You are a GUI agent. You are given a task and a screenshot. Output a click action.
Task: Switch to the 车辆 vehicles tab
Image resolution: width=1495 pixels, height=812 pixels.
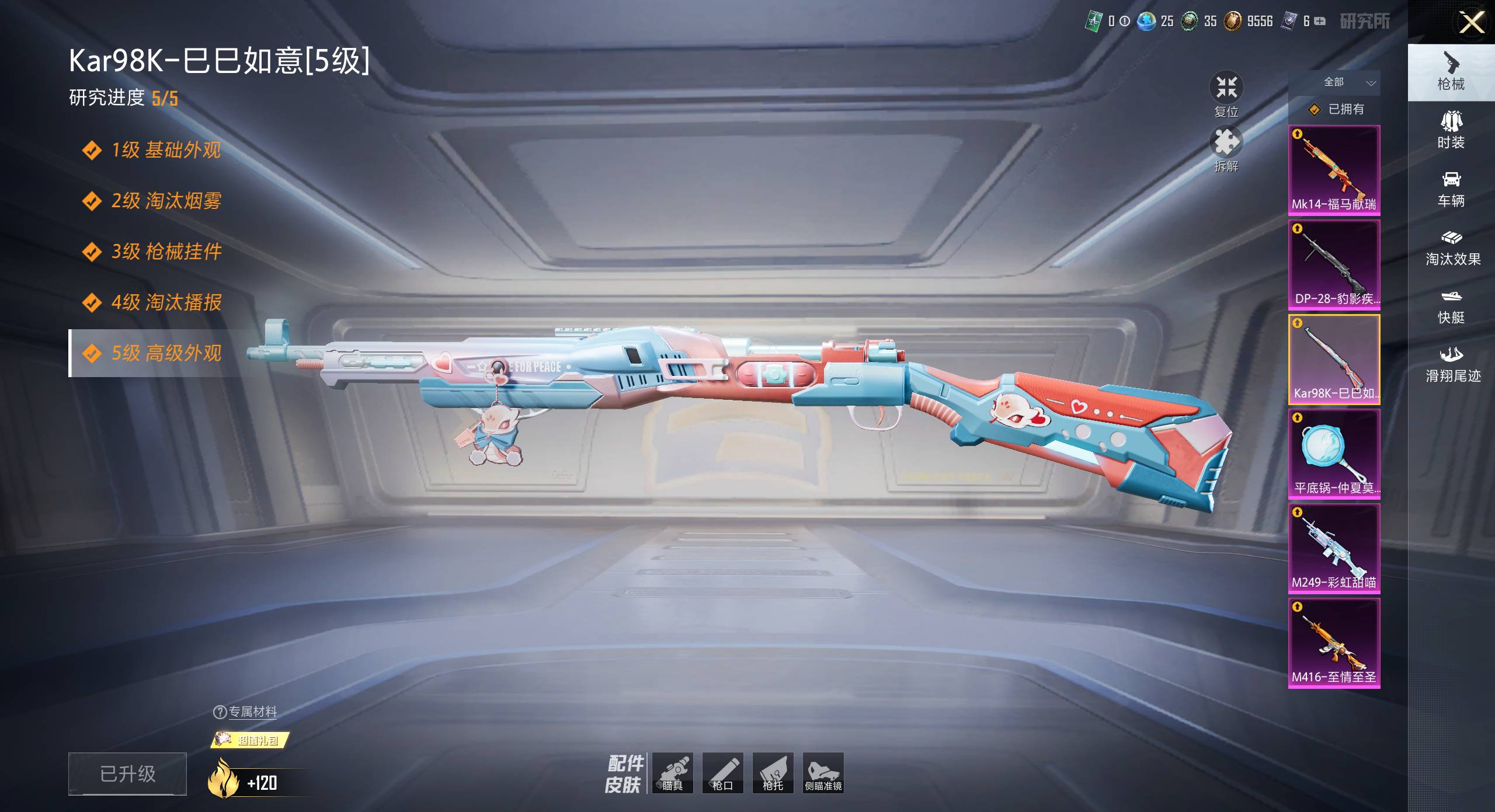coord(1451,189)
